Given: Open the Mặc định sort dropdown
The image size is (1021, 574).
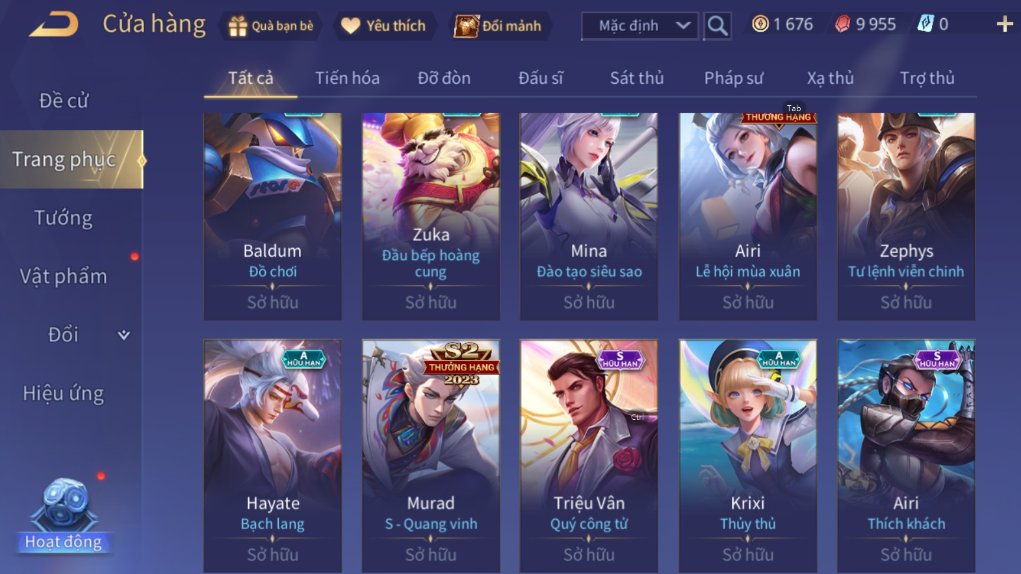Looking at the screenshot, I should (x=639, y=26).
